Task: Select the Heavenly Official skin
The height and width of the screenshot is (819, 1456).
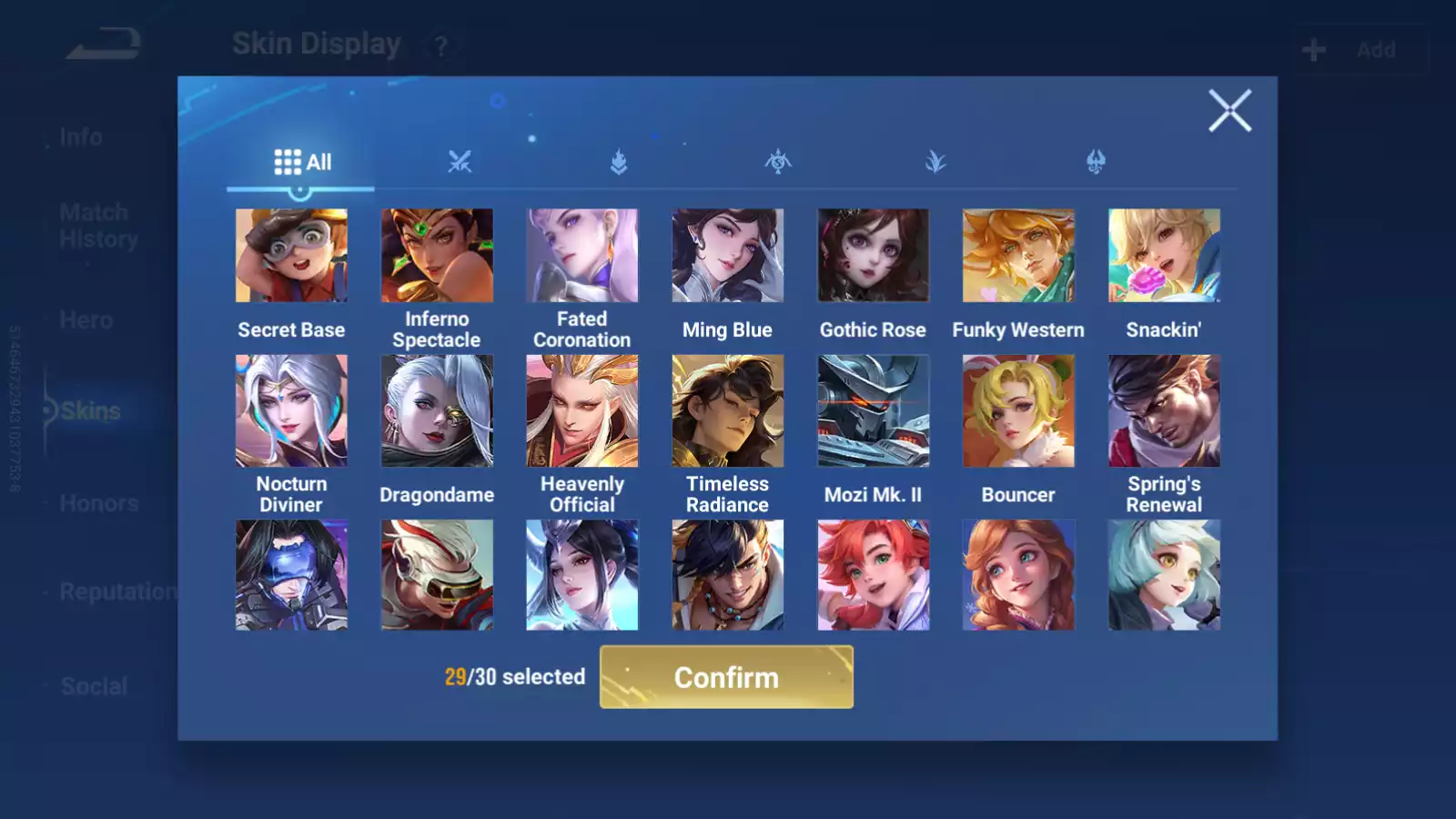Action: (x=582, y=410)
